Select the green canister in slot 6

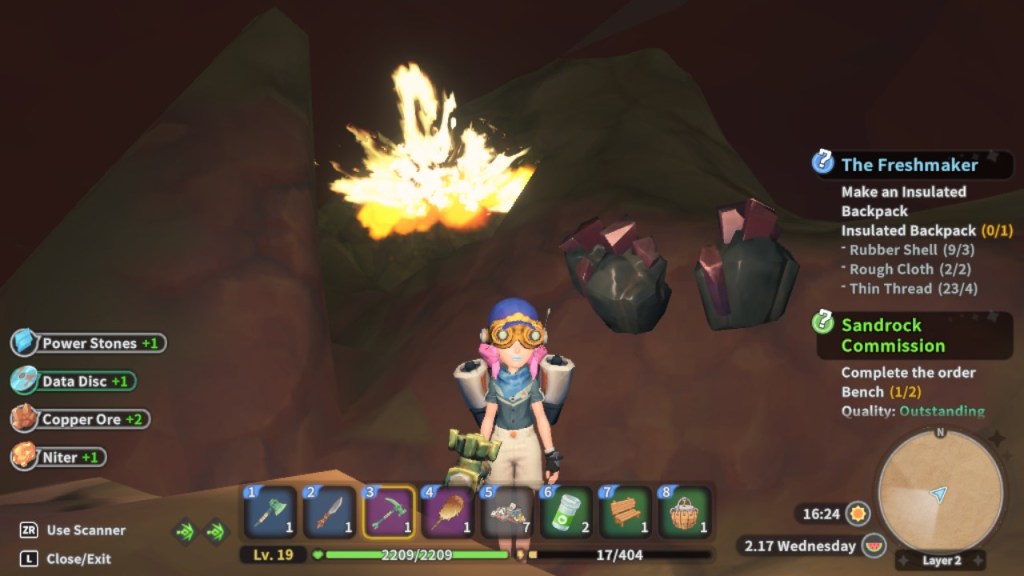(x=566, y=512)
